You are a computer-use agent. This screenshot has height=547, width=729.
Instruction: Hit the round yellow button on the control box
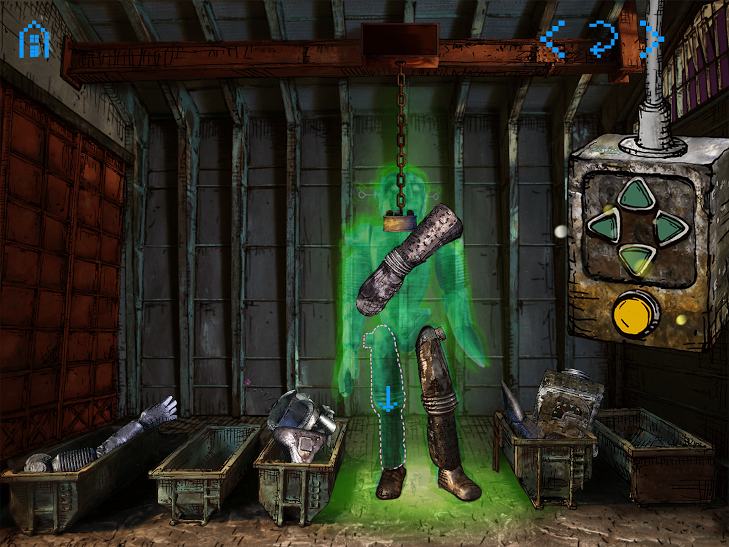[x=635, y=313]
